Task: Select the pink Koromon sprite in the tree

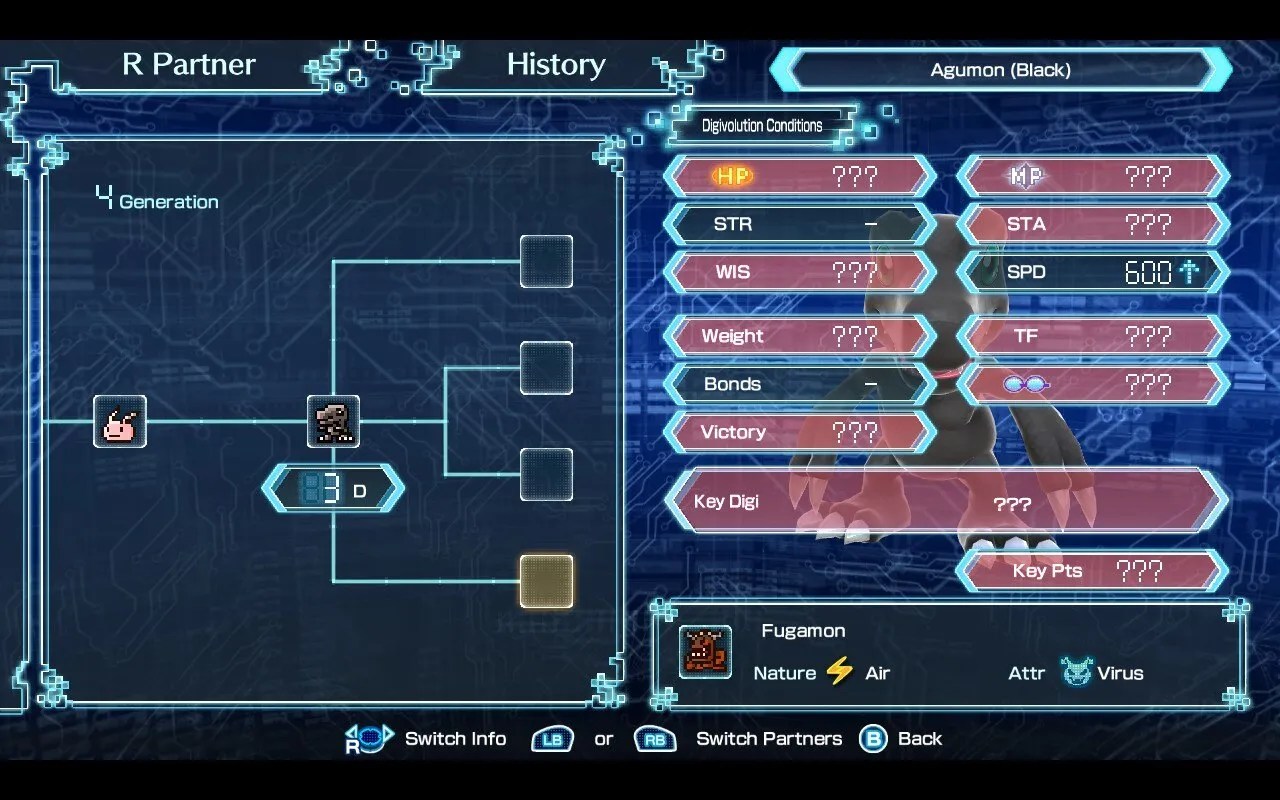Action: pos(120,421)
